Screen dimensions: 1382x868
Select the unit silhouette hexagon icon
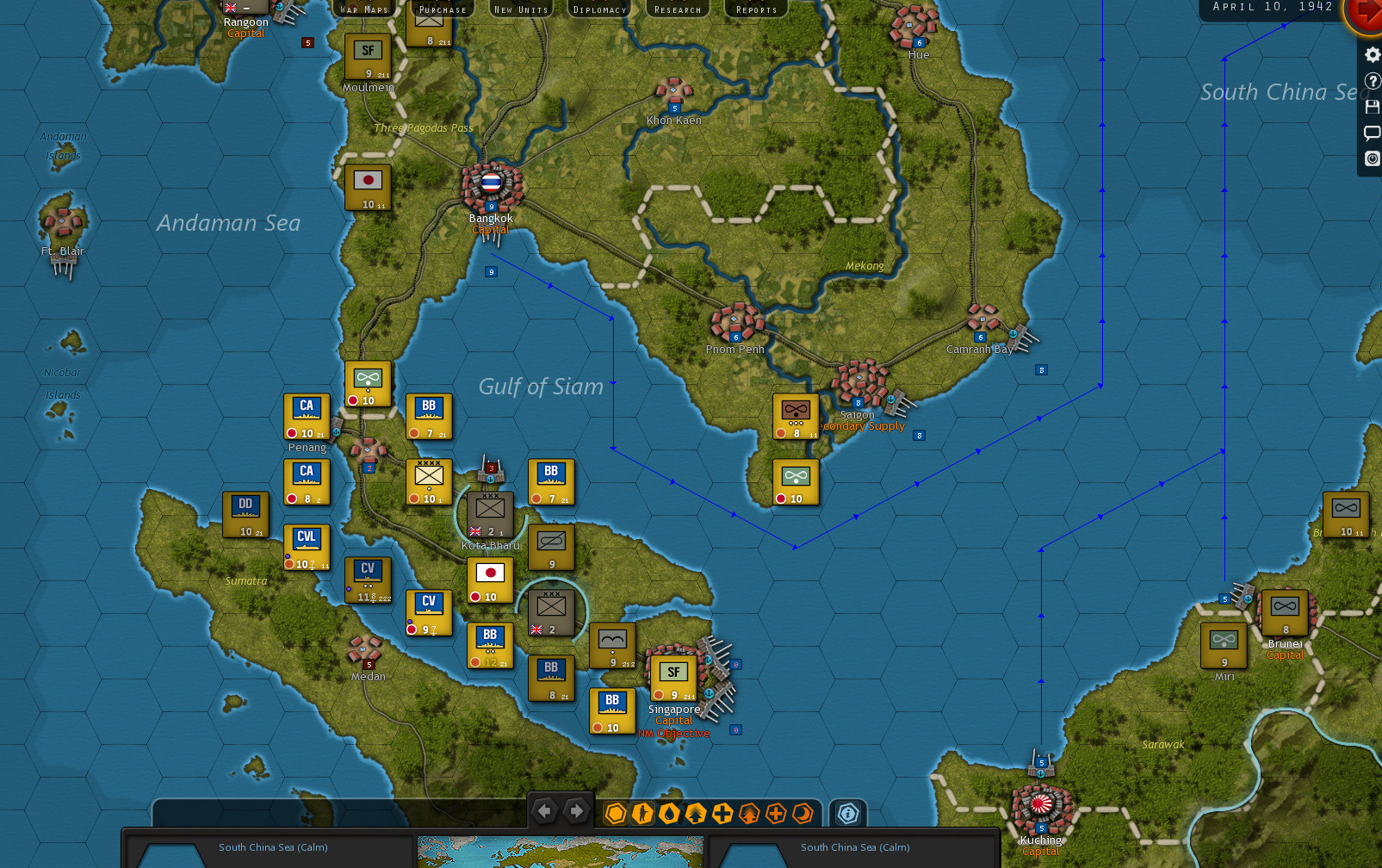(x=642, y=812)
